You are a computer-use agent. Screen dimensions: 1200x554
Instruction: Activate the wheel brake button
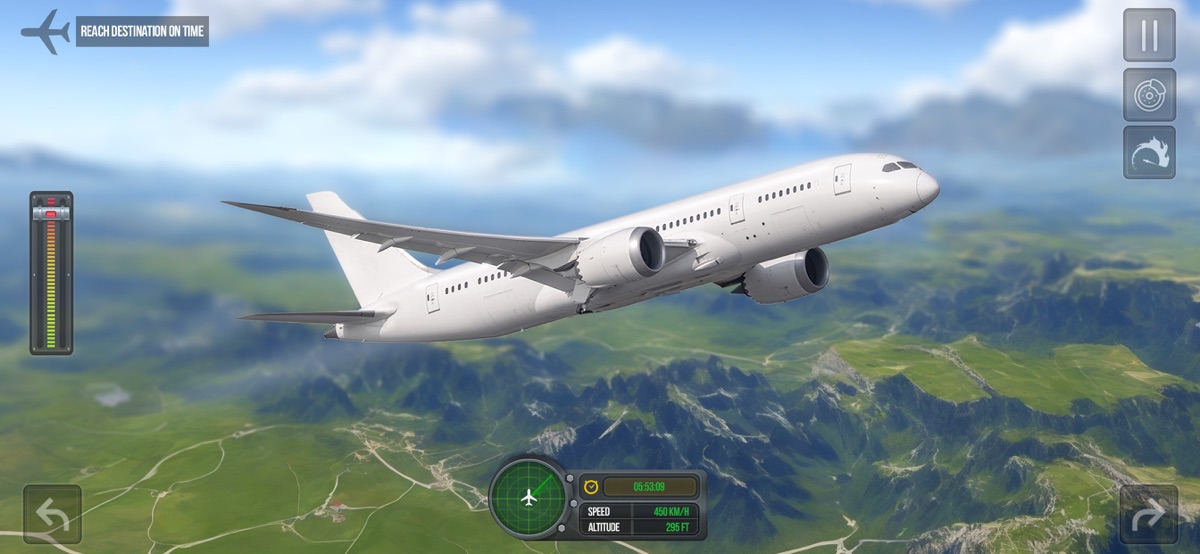(1149, 94)
